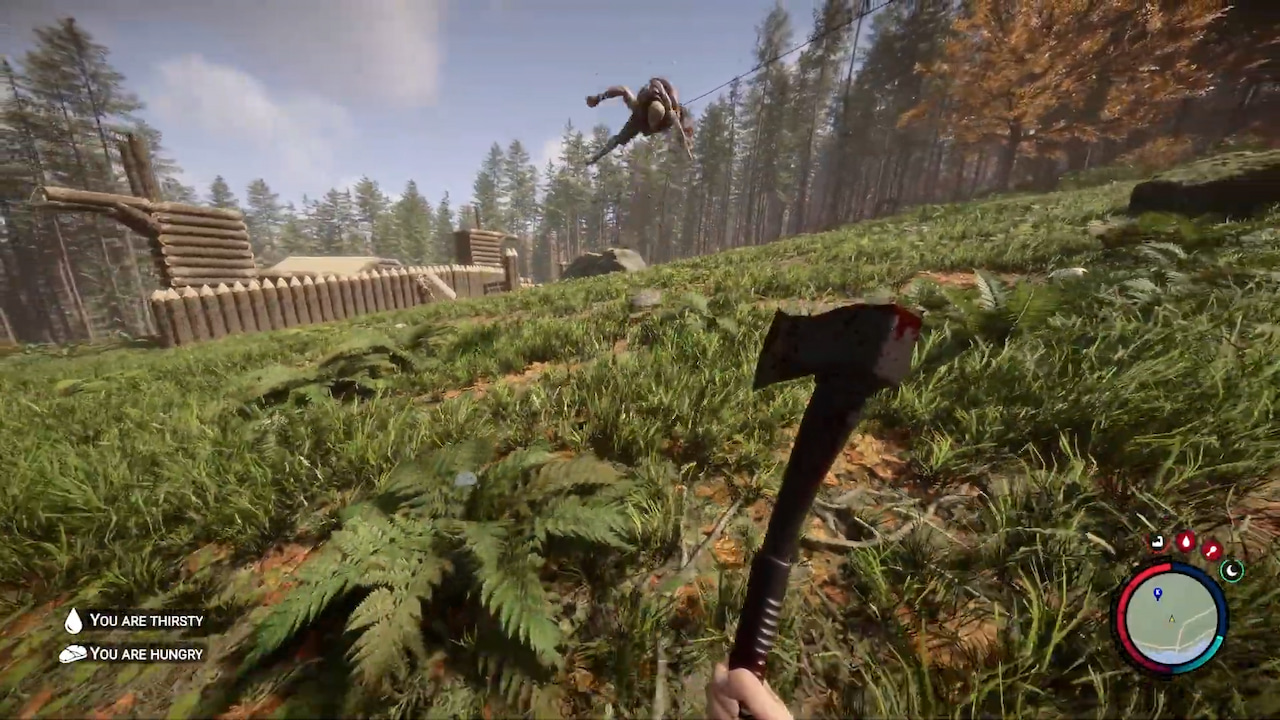The width and height of the screenshot is (1280, 720).
Task: Select the blue K waypoint marker on the minimap
Action: pyautogui.click(x=1158, y=593)
